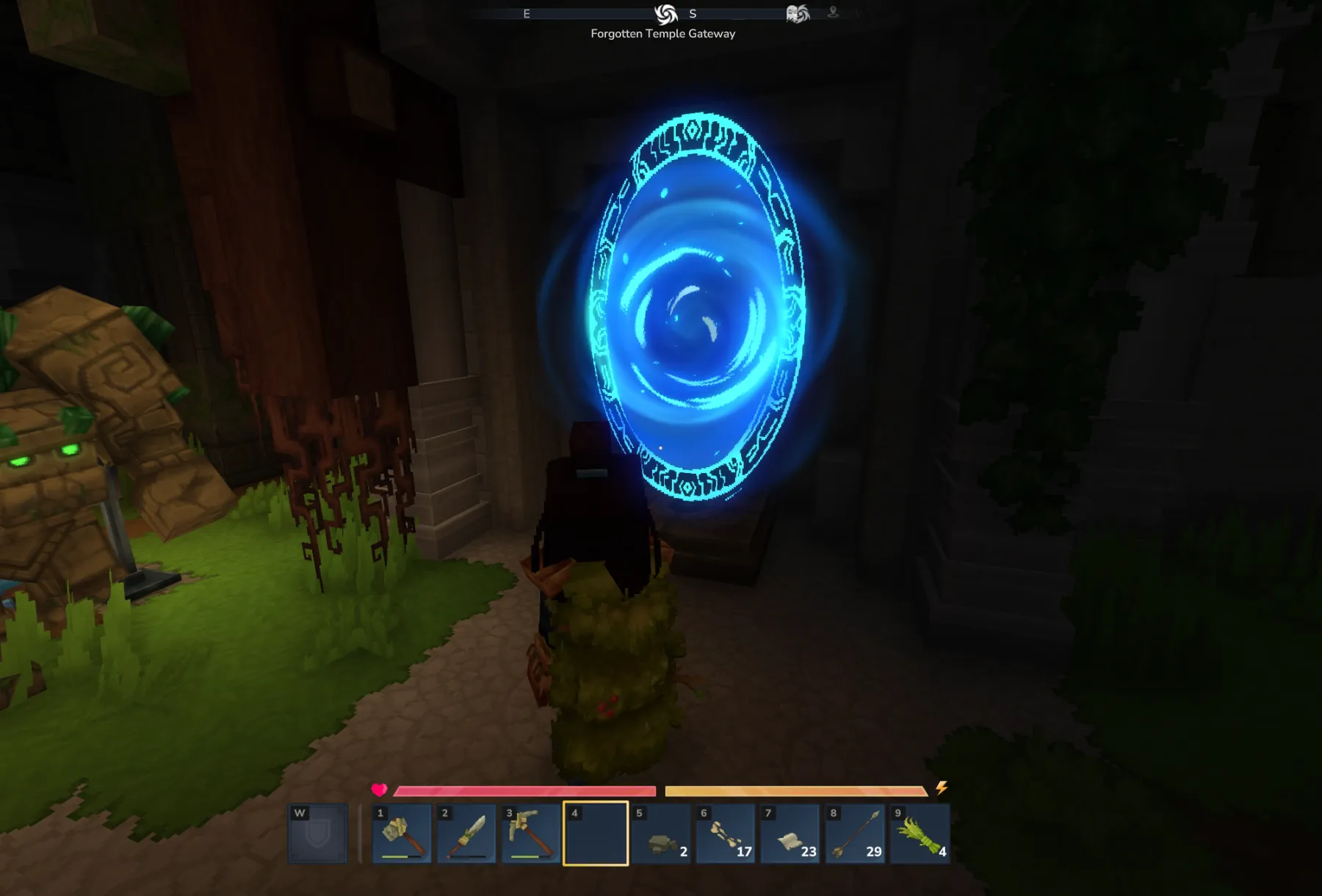Select the green plant fiber bundle
Viewport: 1322px width, 896px height.
pos(919,834)
